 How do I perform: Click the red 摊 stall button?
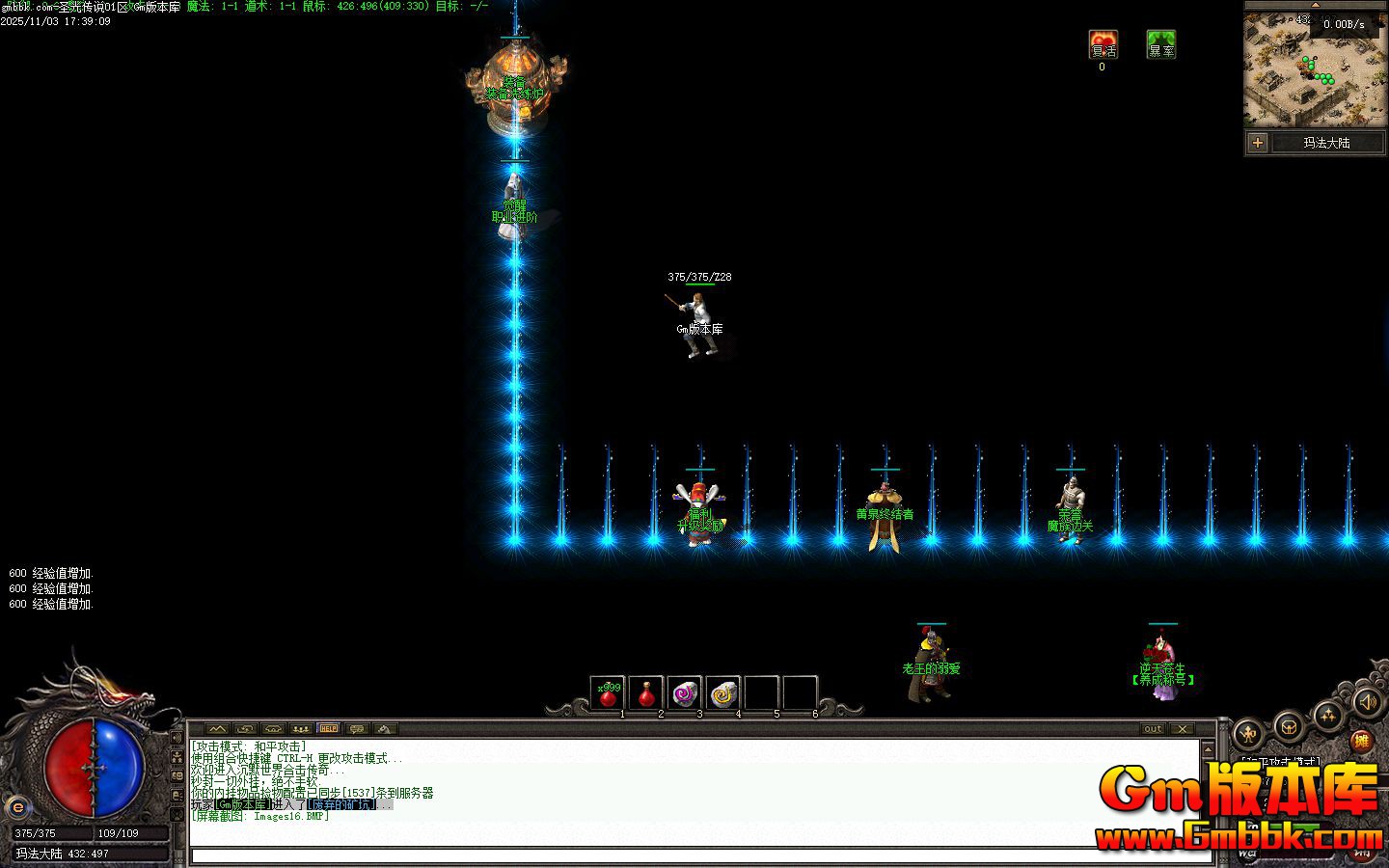(1362, 741)
